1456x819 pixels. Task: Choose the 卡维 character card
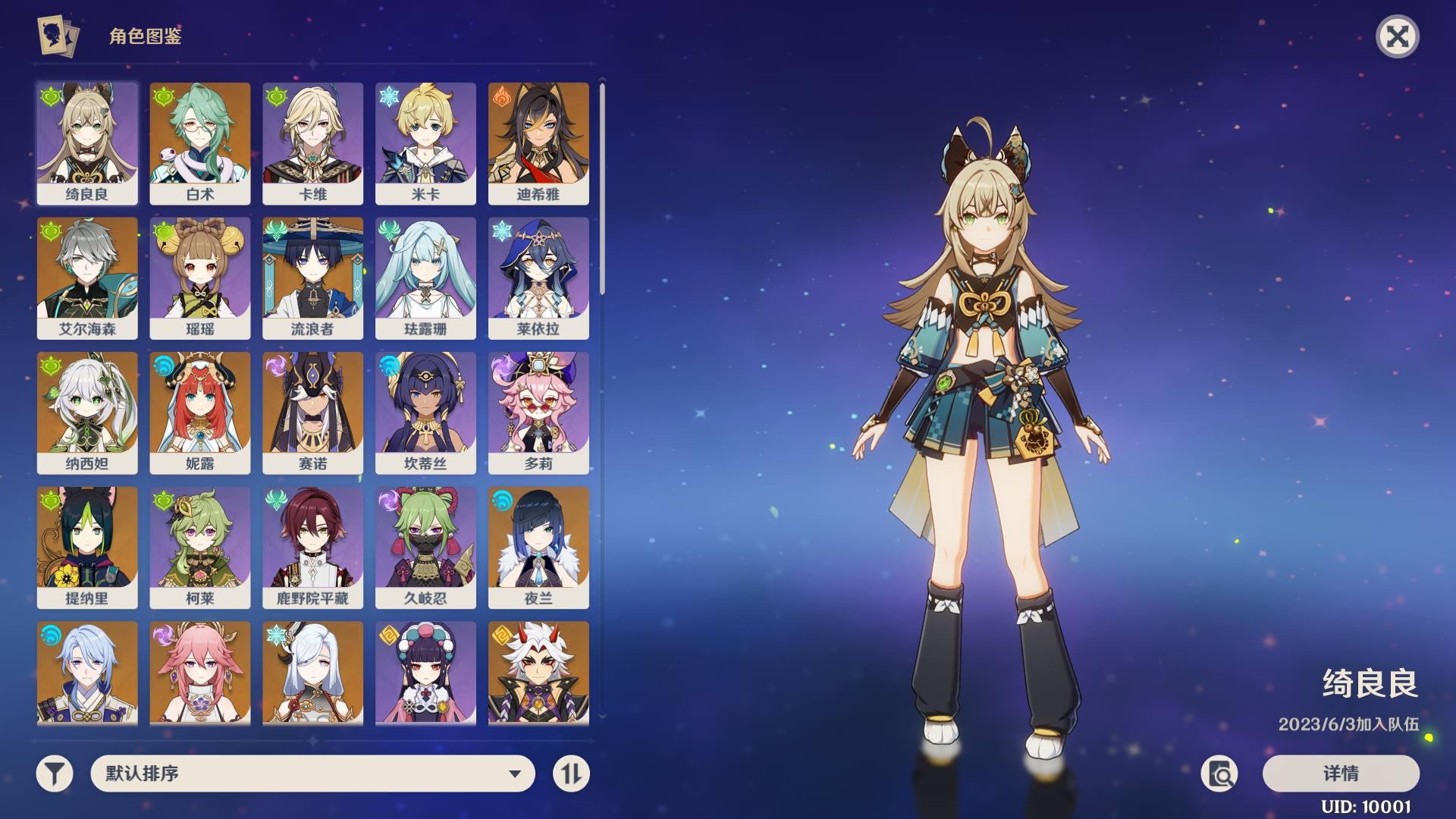click(312, 143)
